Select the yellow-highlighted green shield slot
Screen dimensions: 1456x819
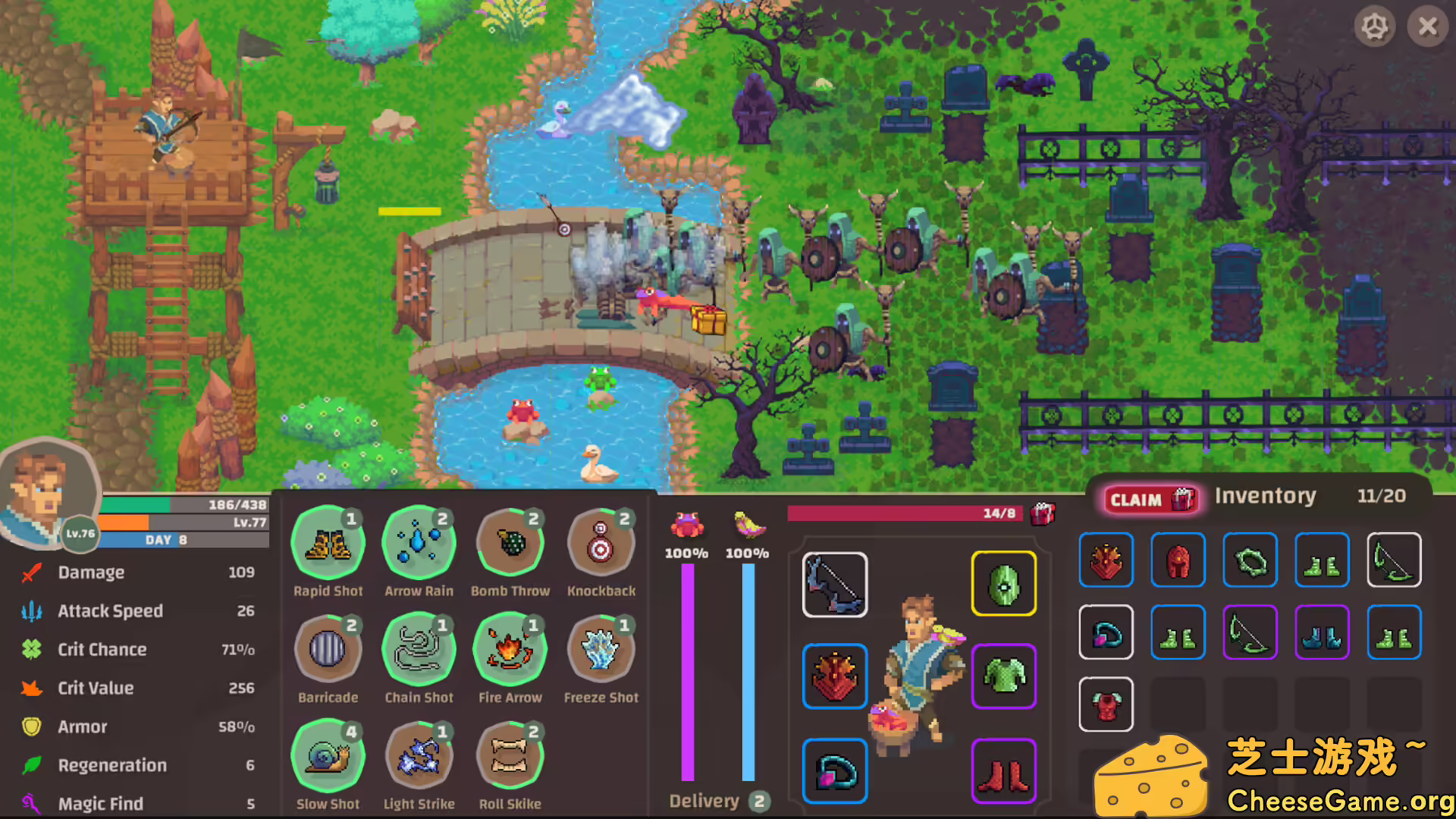pyautogui.click(x=1003, y=584)
